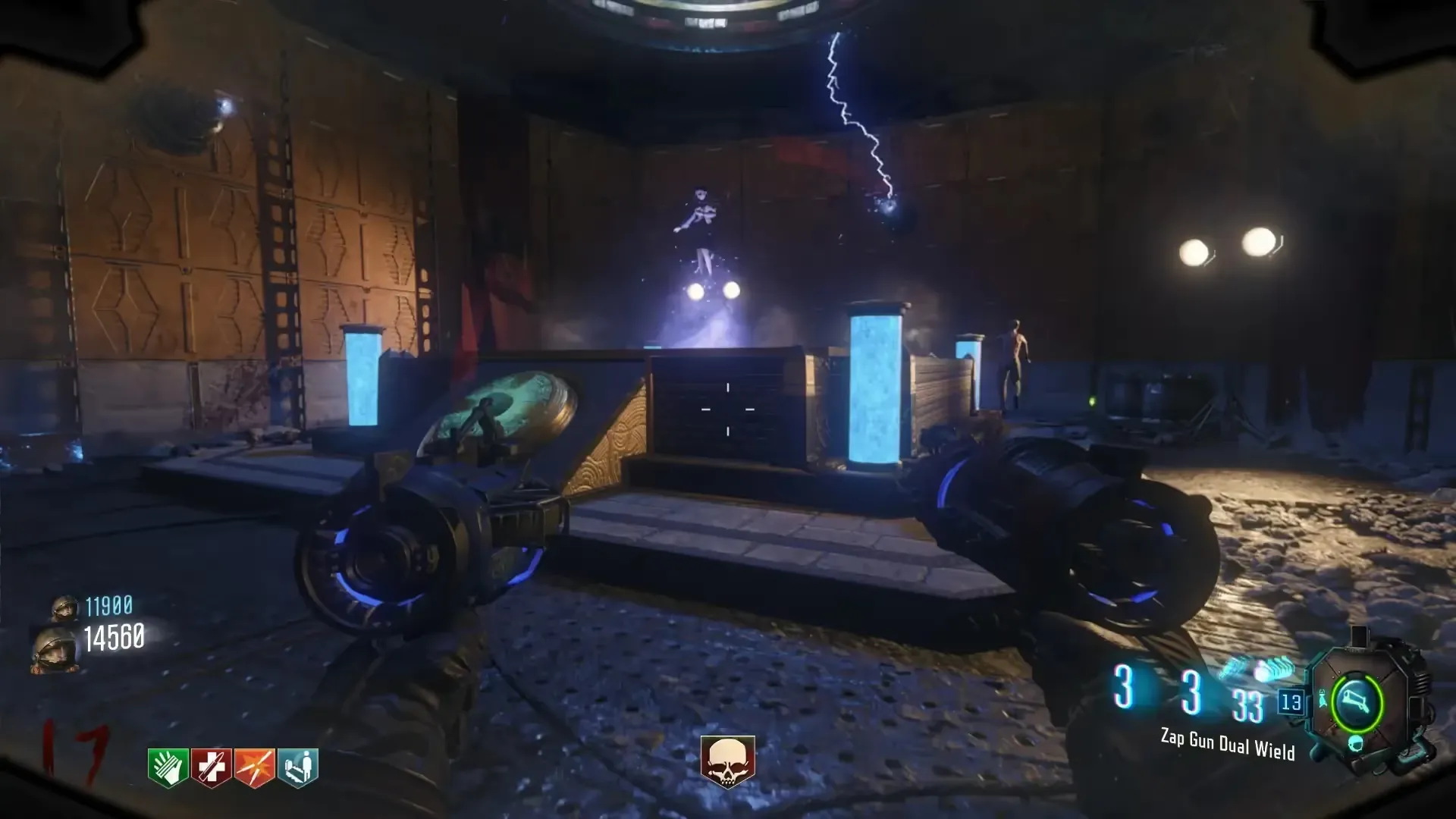Click the blue Quick Revive perk icon
This screenshot has width=1456, height=819.
click(298, 767)
